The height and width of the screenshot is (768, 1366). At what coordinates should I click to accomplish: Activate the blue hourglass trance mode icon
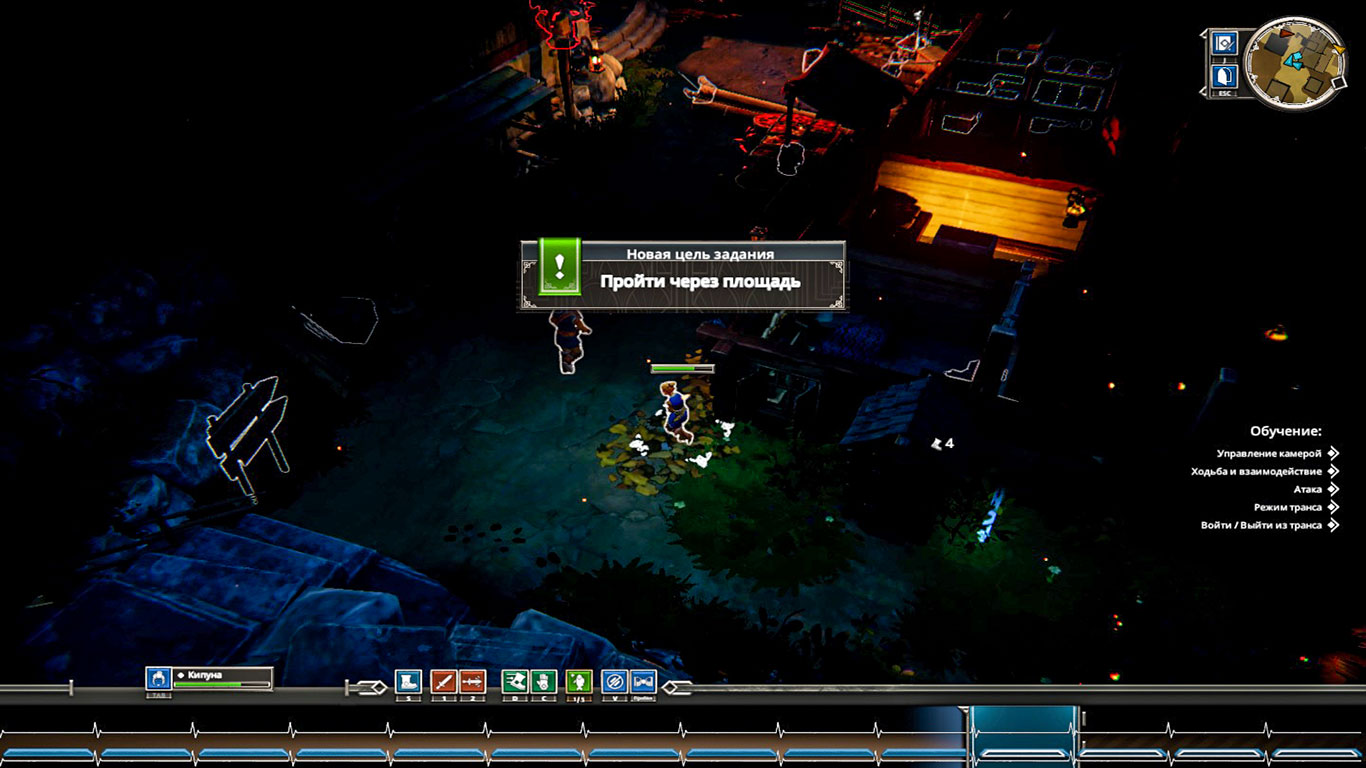[643, 682]
